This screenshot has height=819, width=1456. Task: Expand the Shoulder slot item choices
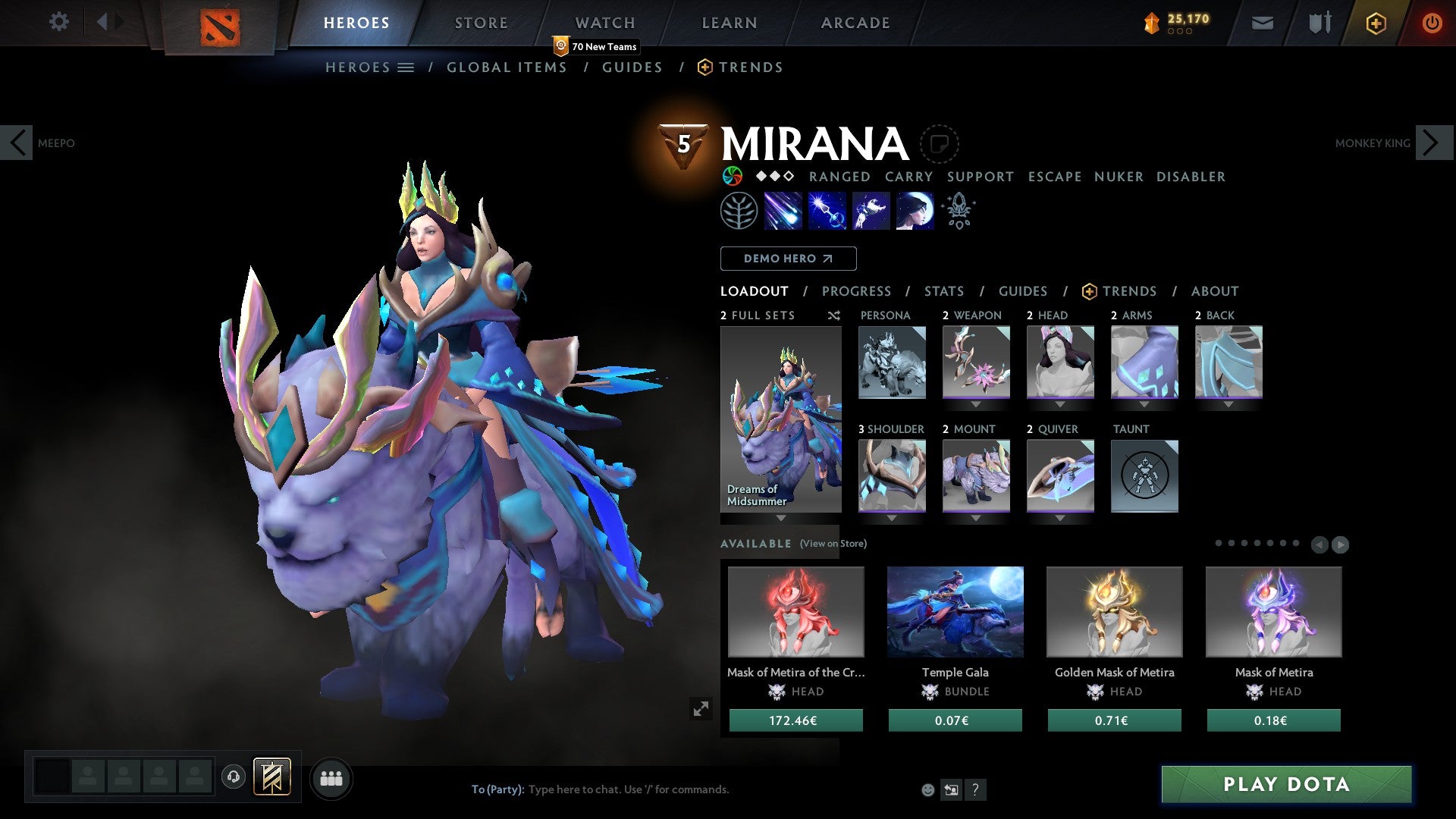pos(893,518)
